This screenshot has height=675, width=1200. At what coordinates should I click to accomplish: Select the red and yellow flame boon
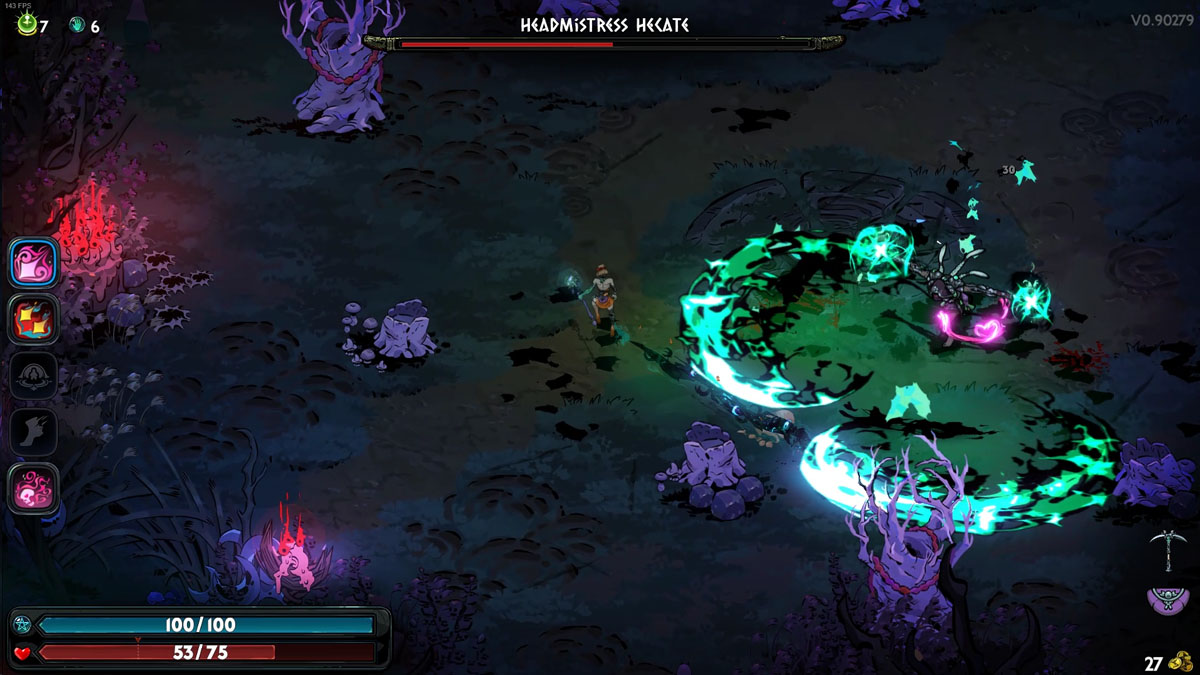coord(34,319)
